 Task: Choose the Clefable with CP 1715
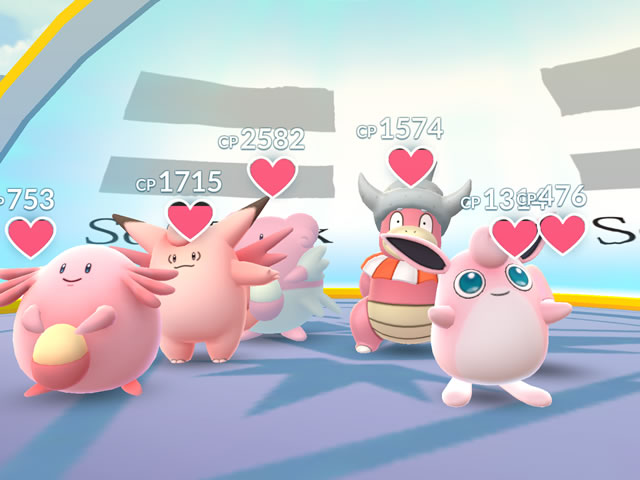(197, 290)
